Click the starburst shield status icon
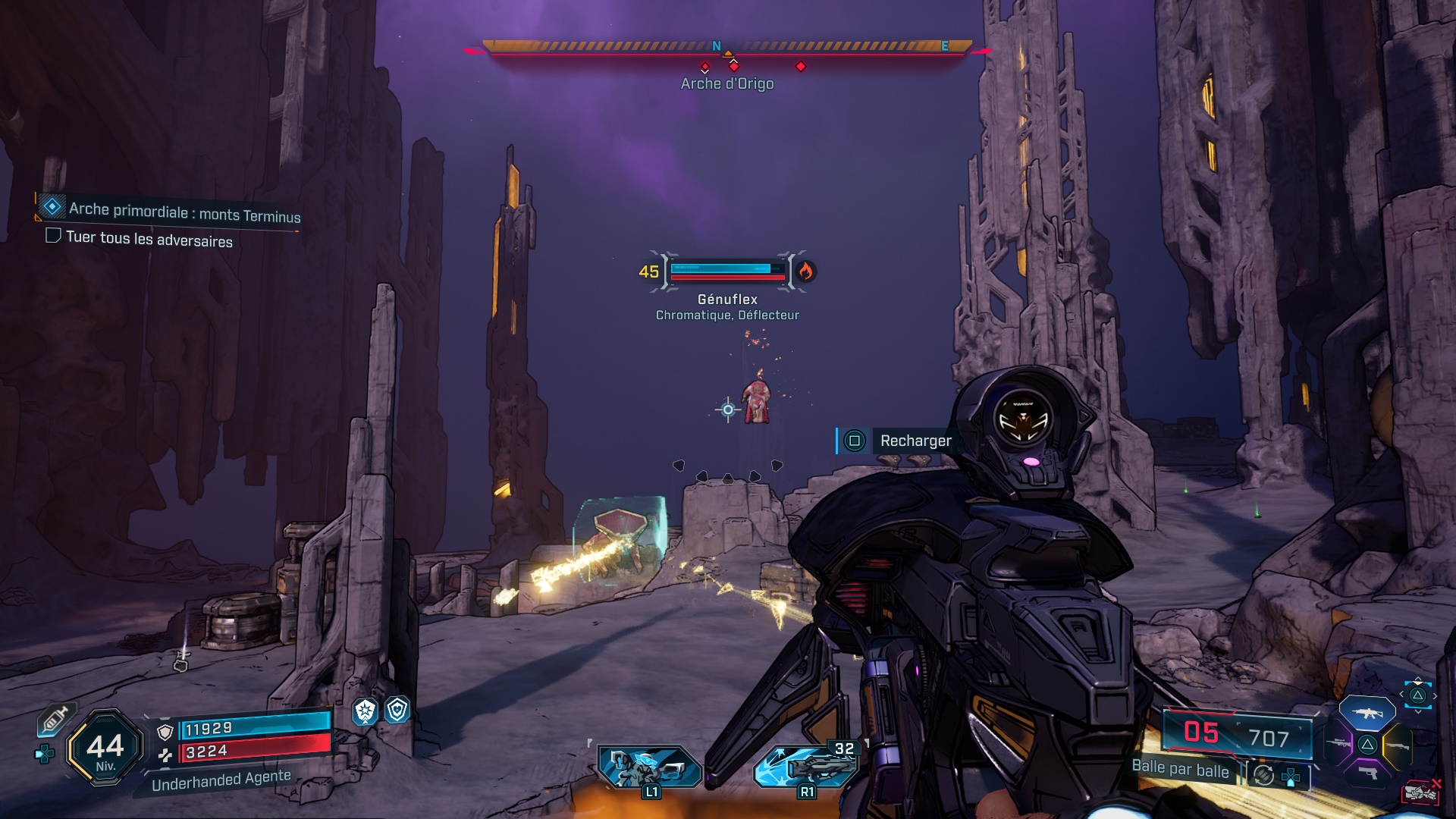This screenshot has height=819, width=1456. pyautogui.click(x=366, y=711)
